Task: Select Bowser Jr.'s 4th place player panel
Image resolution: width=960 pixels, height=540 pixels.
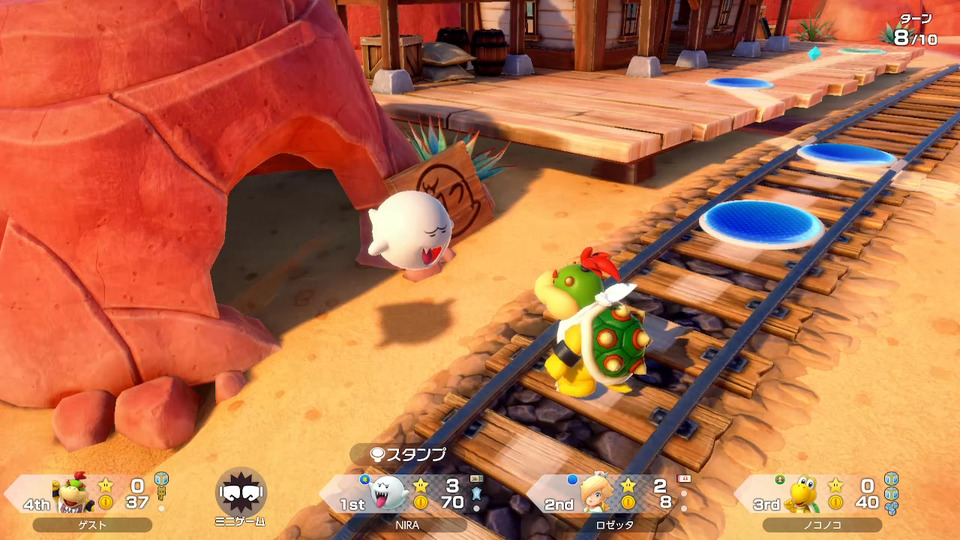Action: click(x=92, y=494)
